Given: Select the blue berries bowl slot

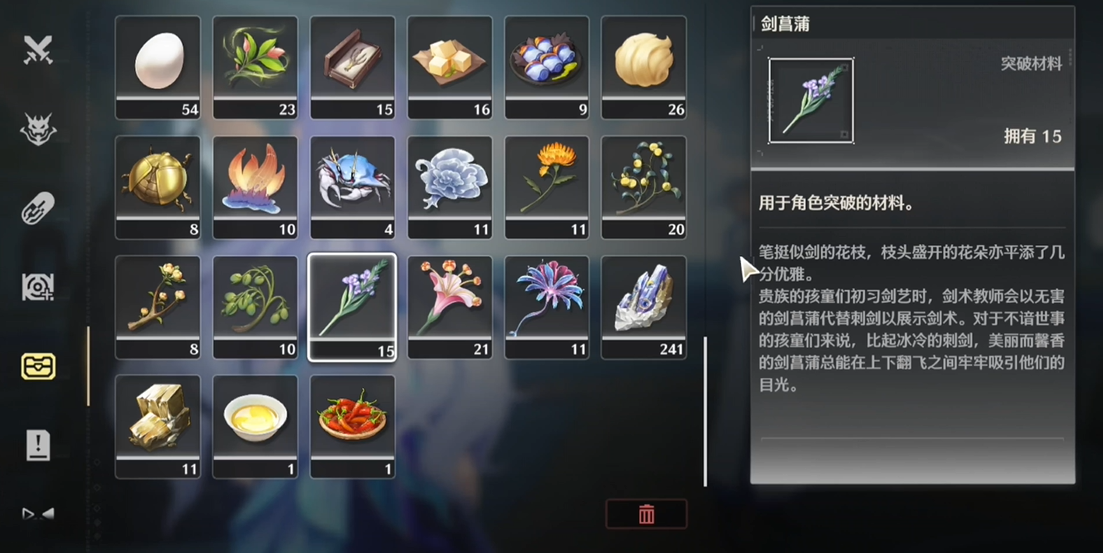Looking at the screenshot, I should point(547,66).
